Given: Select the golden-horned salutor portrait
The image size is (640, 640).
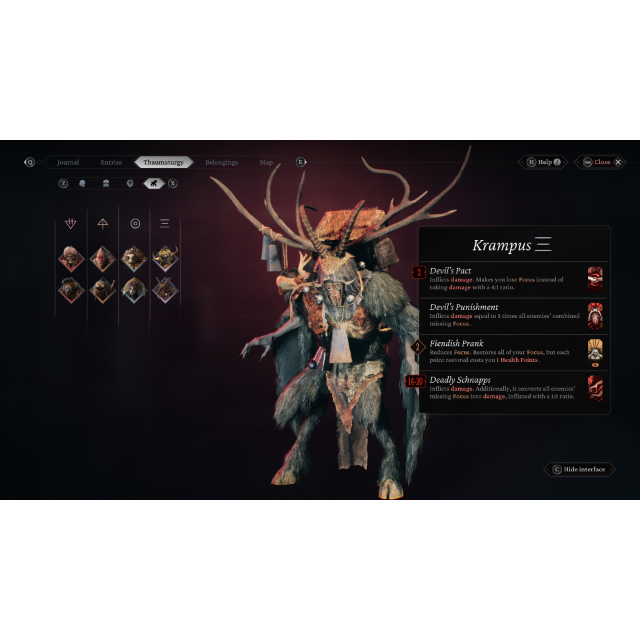Looking at the screenshot, I should [x=165, y=259].
